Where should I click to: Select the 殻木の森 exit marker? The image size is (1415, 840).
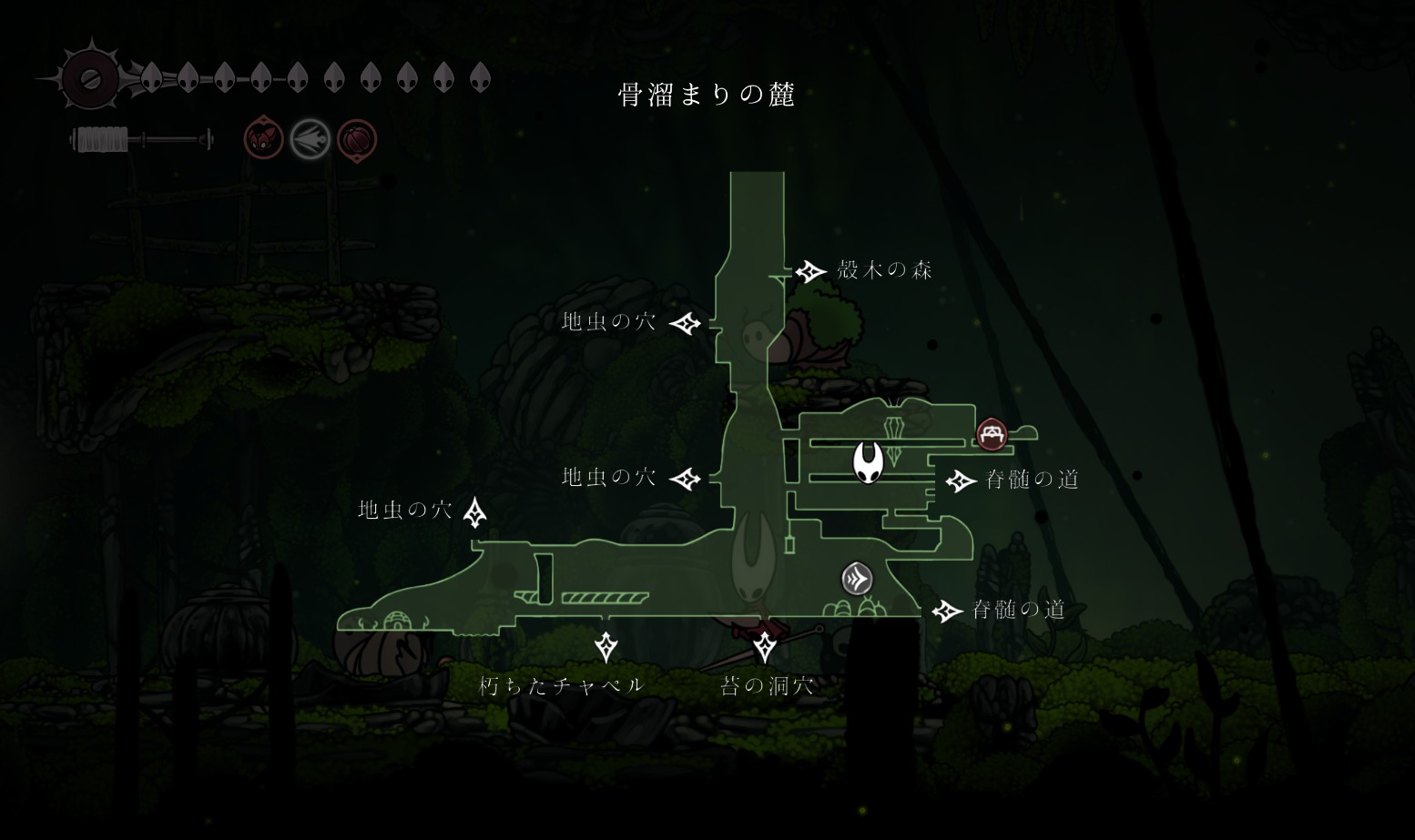click(809, 271)
